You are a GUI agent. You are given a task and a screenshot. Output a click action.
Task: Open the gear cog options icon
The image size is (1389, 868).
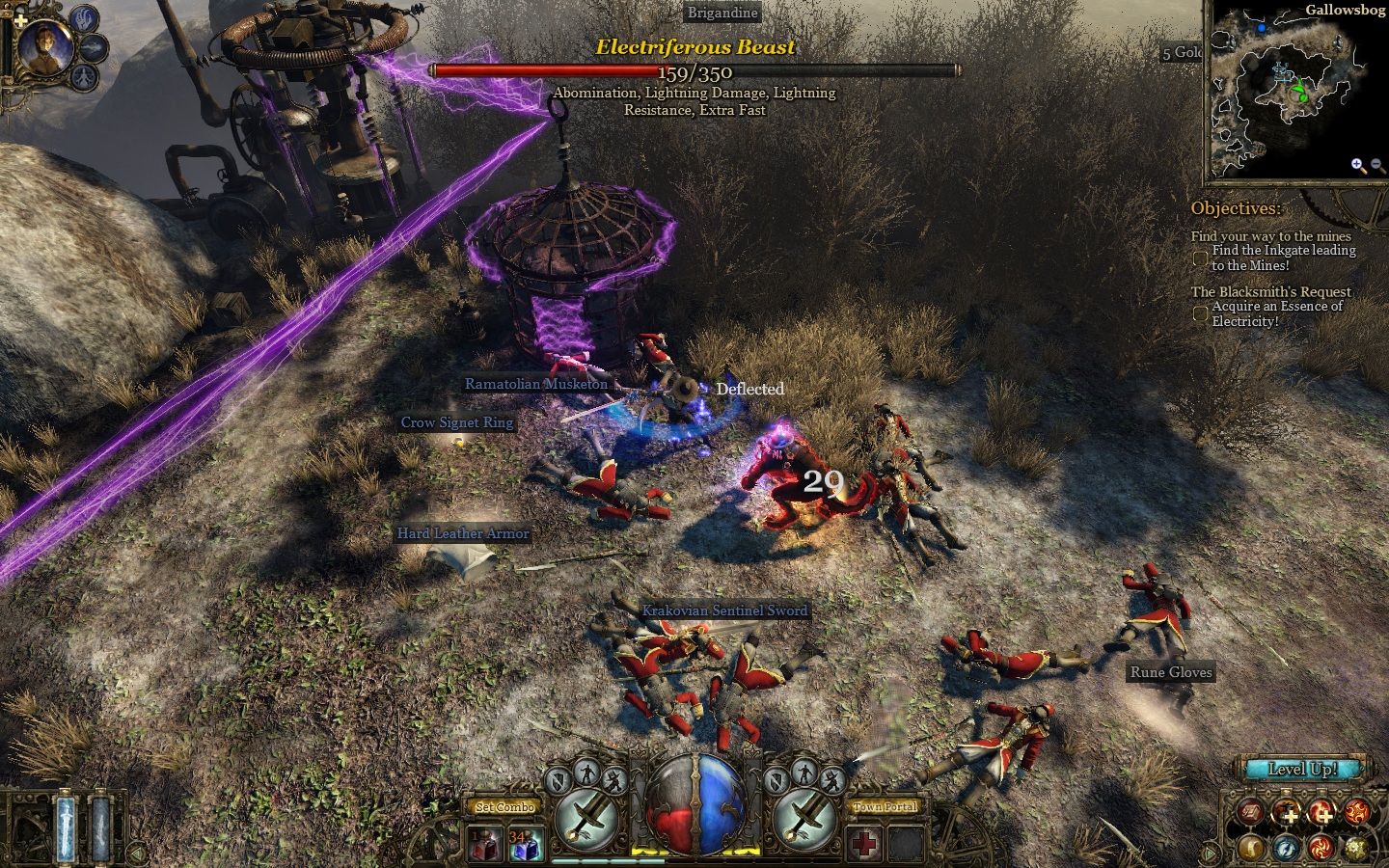(1357, 848)
